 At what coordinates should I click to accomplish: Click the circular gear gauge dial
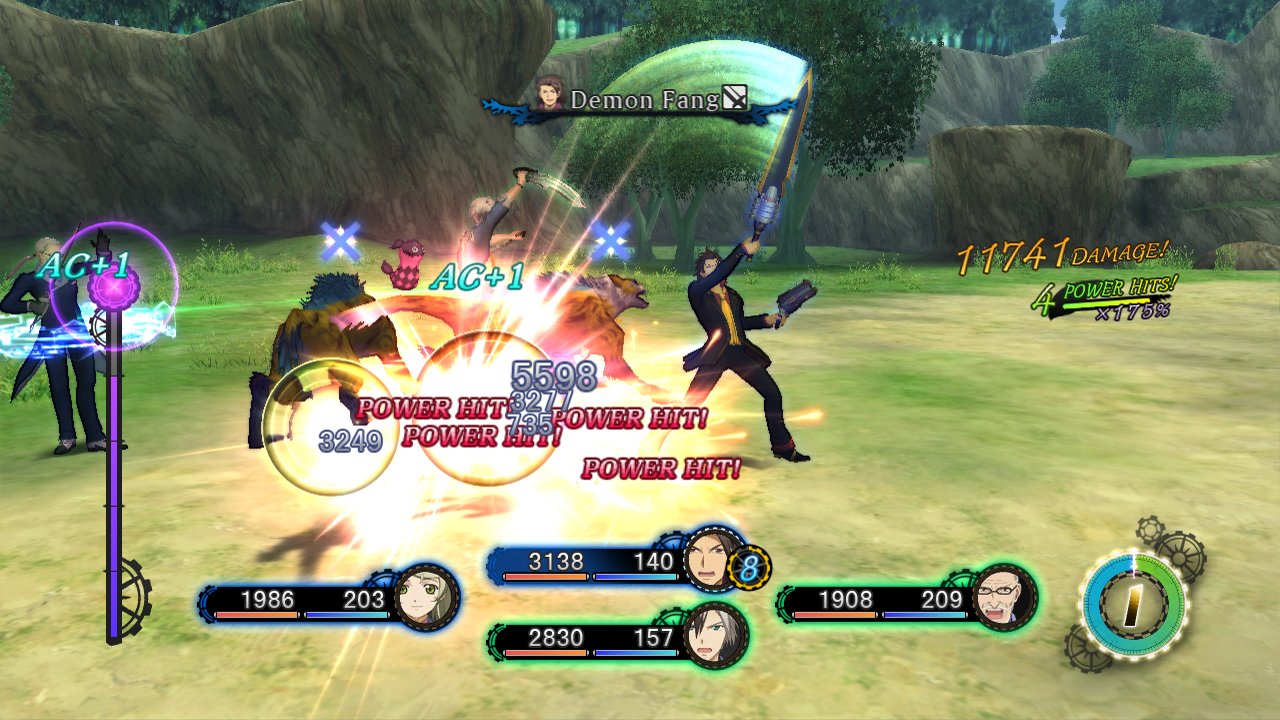1133,603
